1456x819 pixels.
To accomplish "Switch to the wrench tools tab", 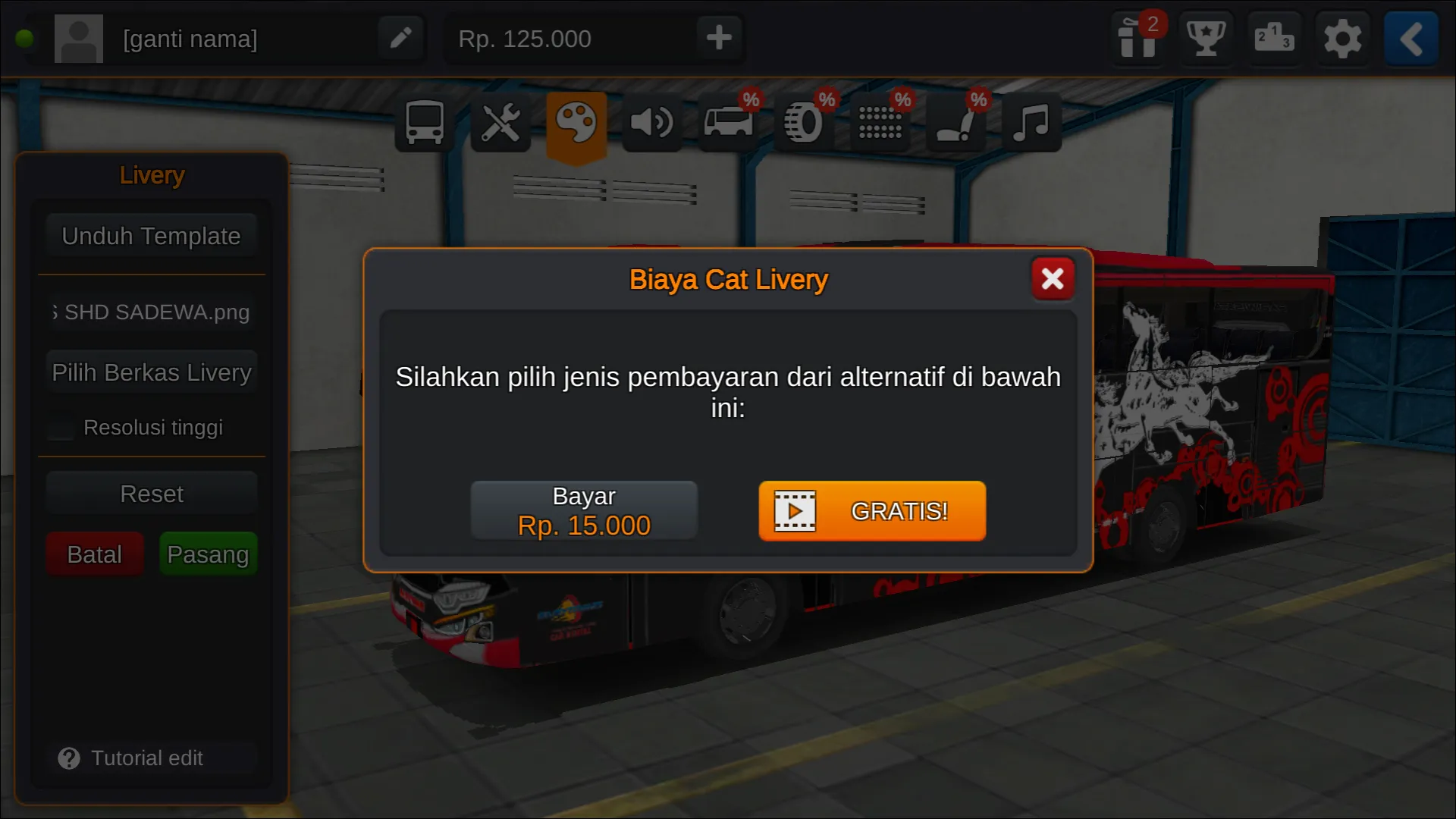I will coord(500,122).
